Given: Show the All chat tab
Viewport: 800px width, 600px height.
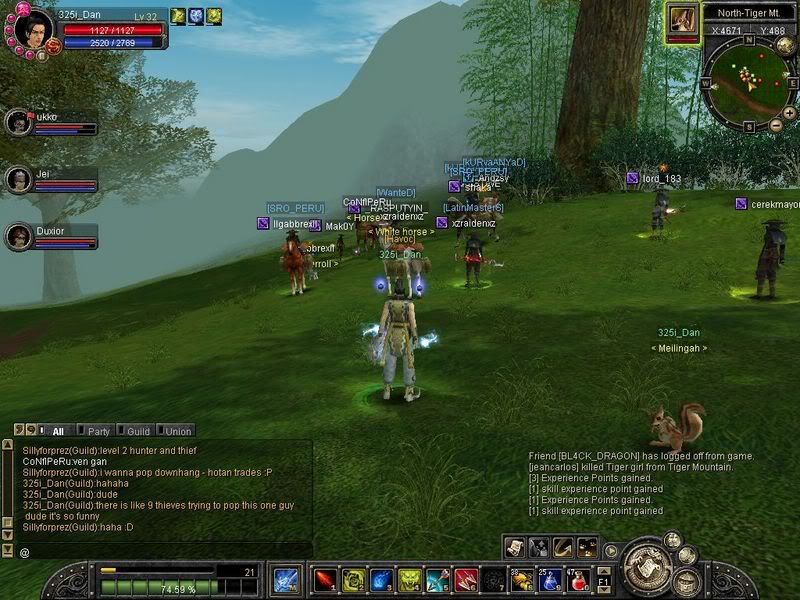Looking at the screenshot, I should click(x=58, y=431).
